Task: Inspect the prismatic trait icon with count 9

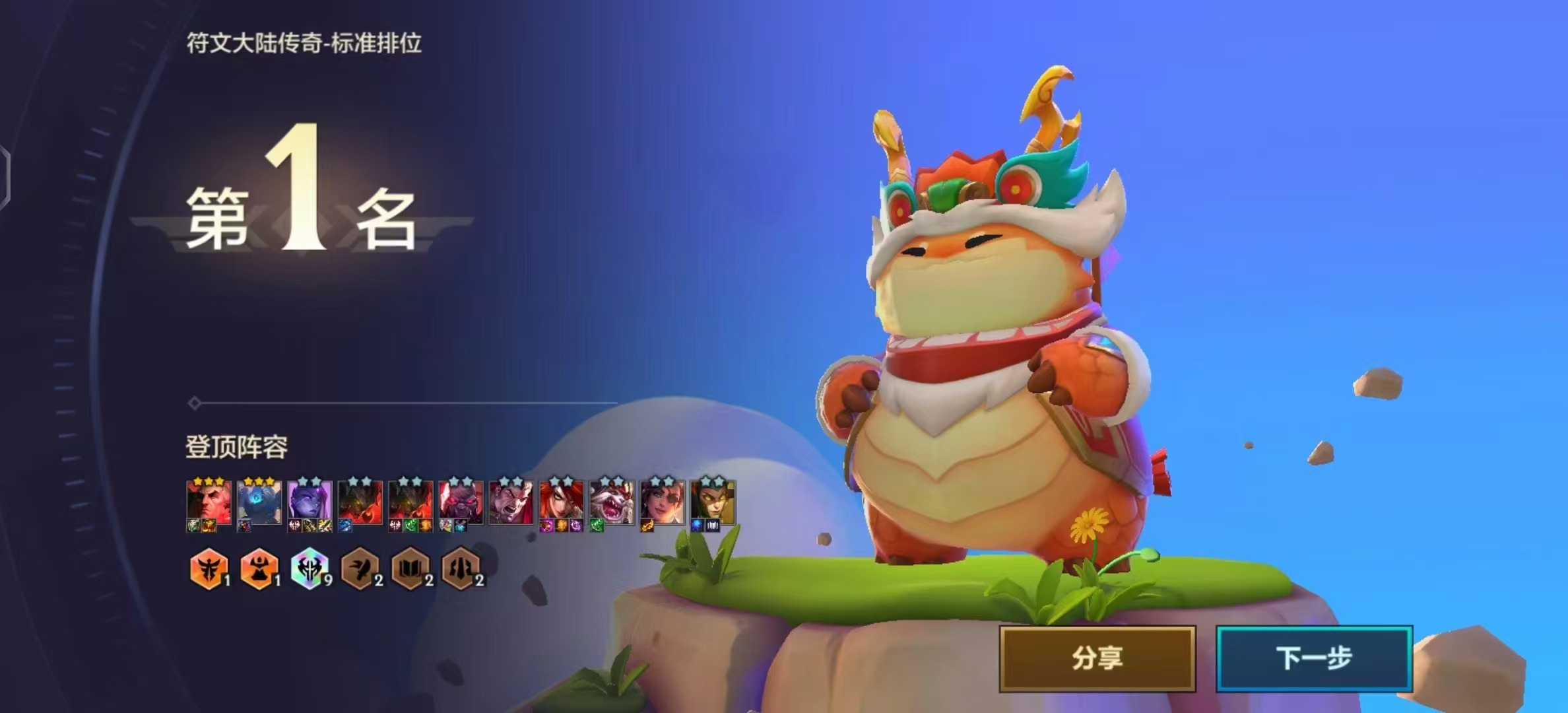Action: (310, 568)
